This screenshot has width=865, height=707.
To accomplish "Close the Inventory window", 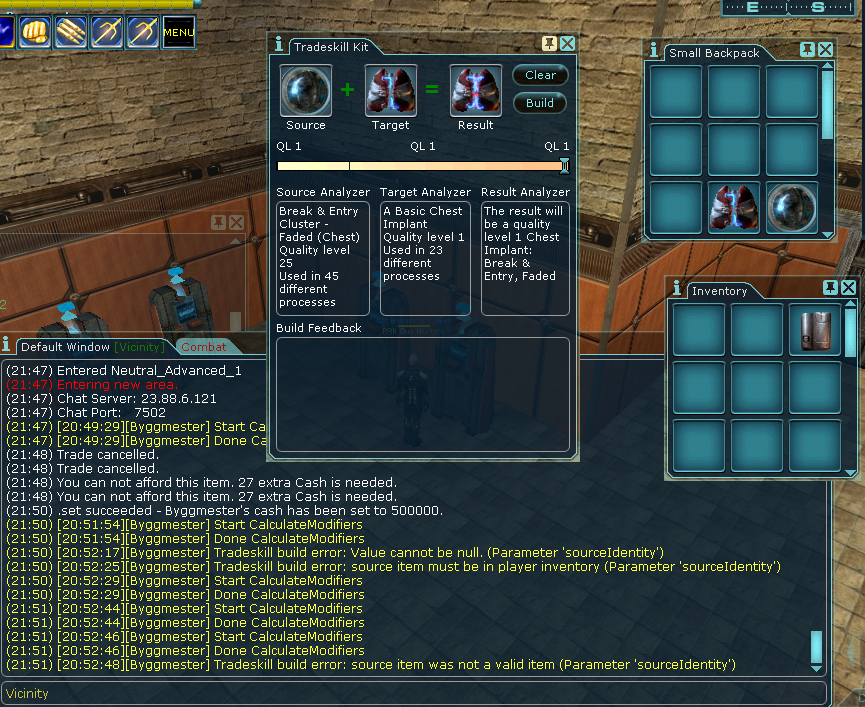I will click(x=848, y=288).
